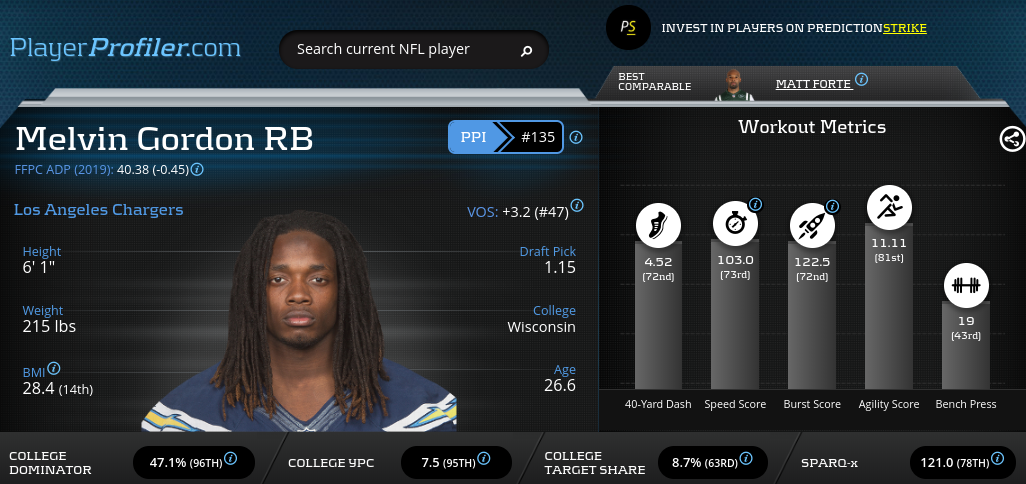
Task: Click the 40-Yard Dash shoe icon
Action: click(657, 225)
